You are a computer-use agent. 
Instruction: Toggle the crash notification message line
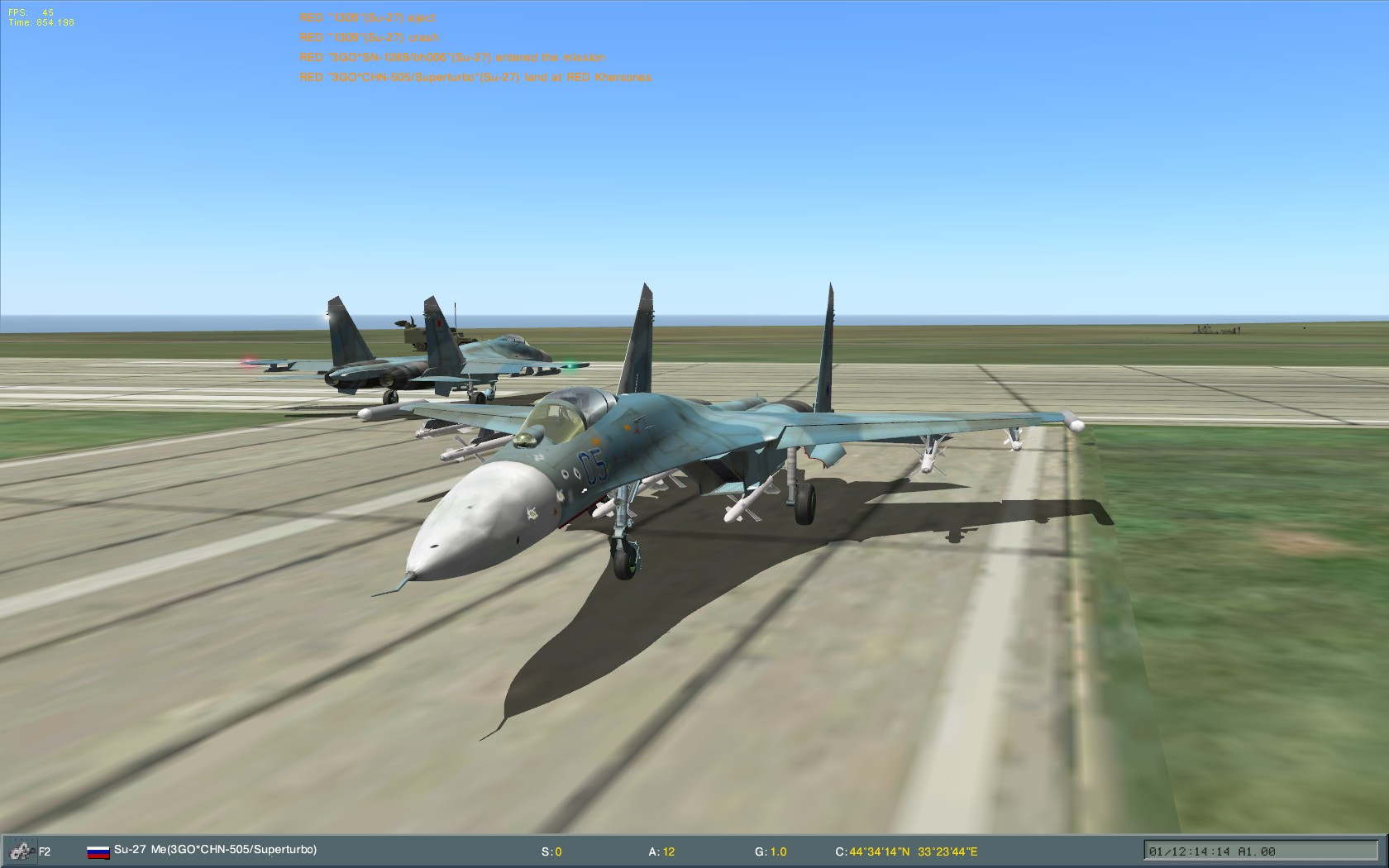tap(368, 37)
